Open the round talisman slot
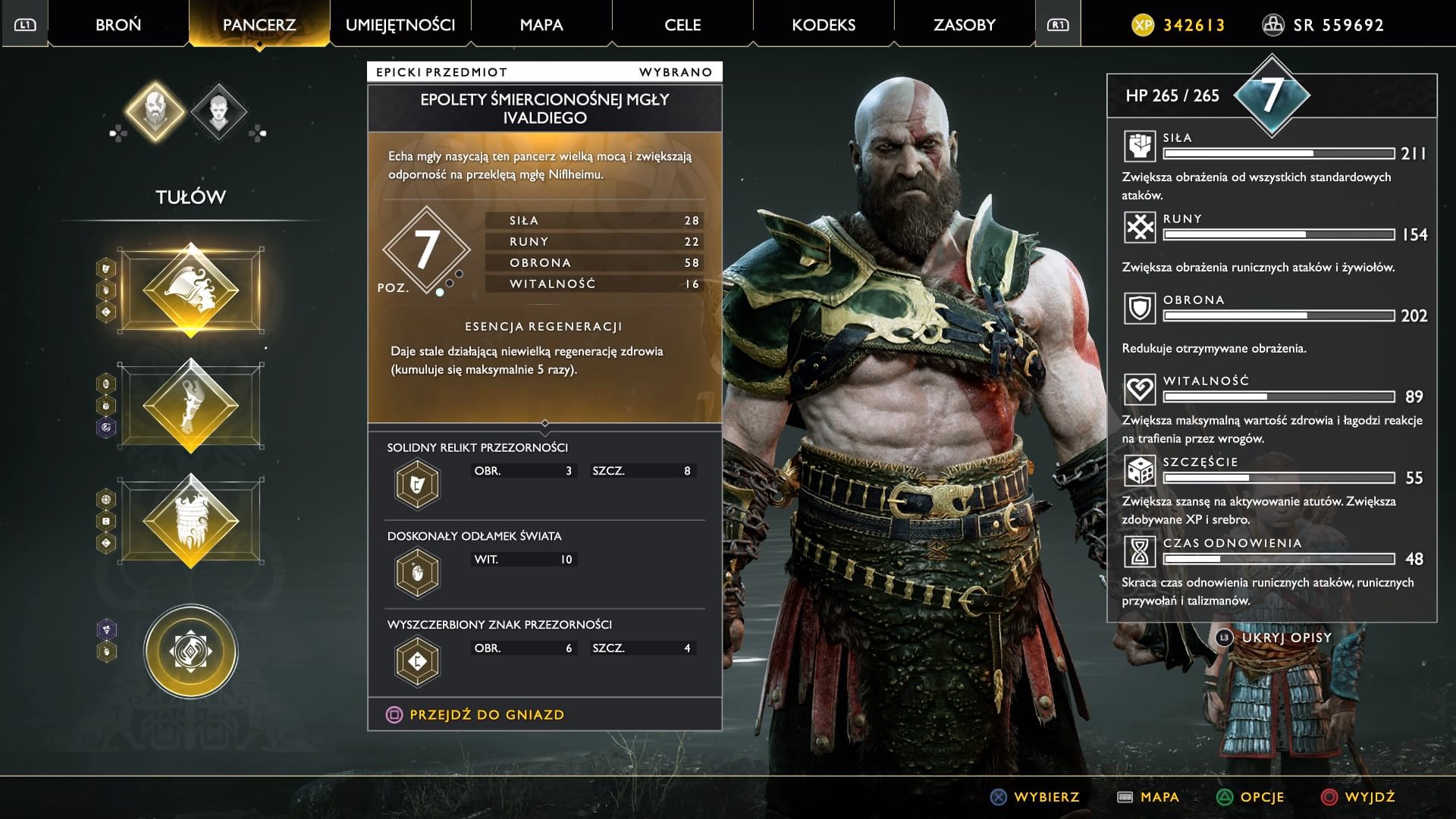The height and width of the screenshot is (819, 1456). pyautogui.click(x=191, y=651)
